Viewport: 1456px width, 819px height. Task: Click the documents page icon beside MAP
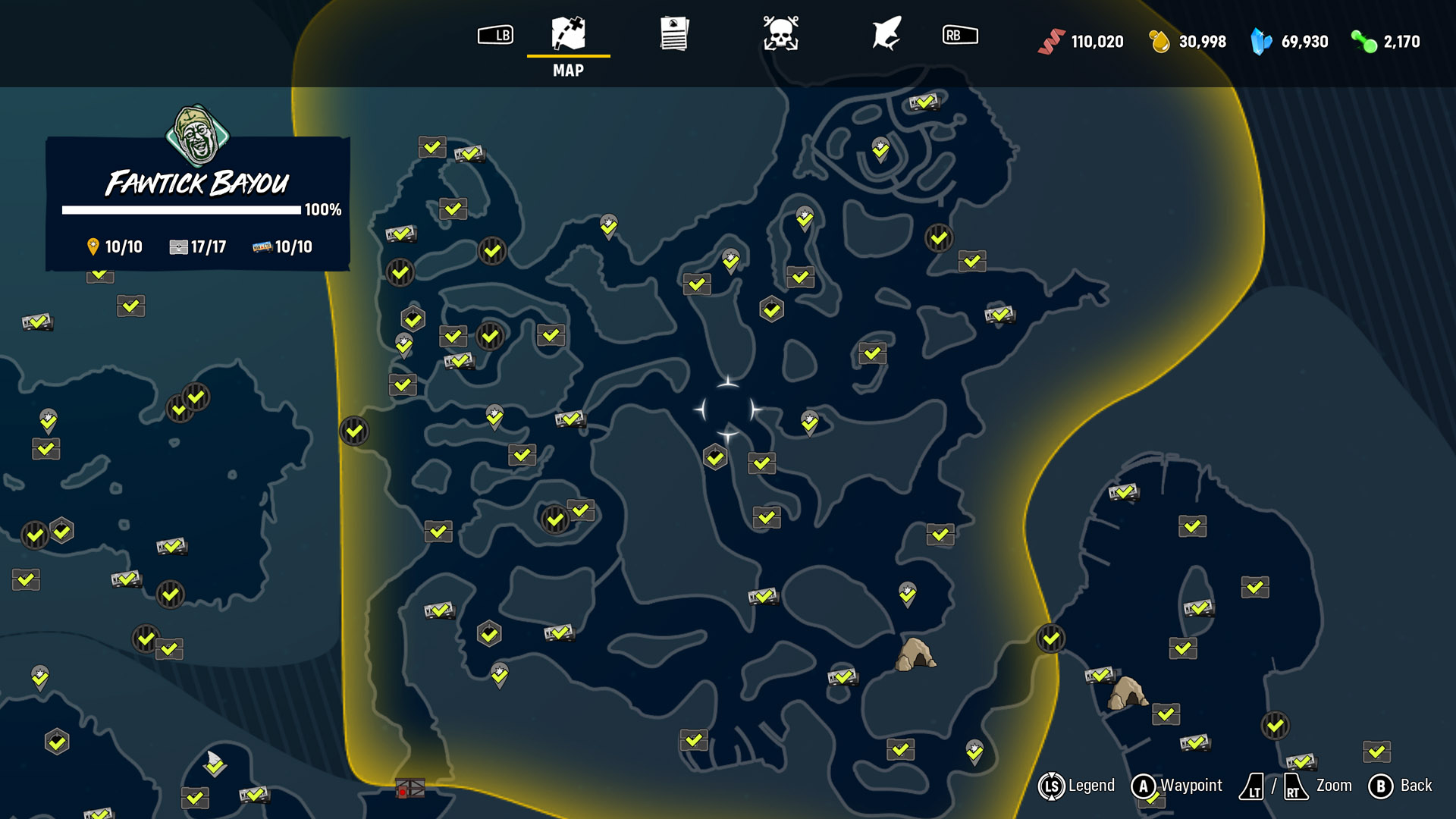tap(673, 33)
